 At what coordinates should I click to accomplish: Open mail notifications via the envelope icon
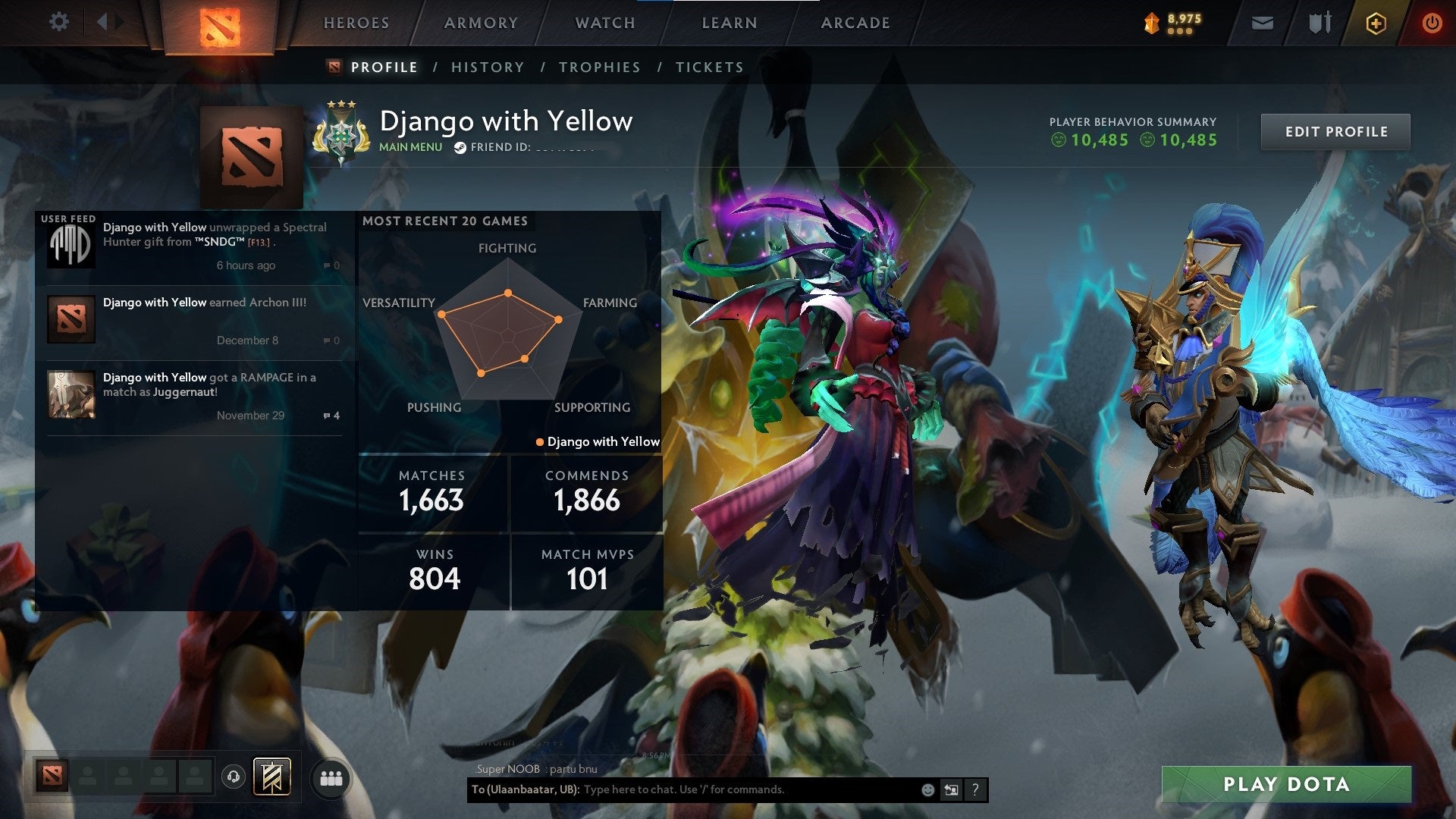(1262, 22)
